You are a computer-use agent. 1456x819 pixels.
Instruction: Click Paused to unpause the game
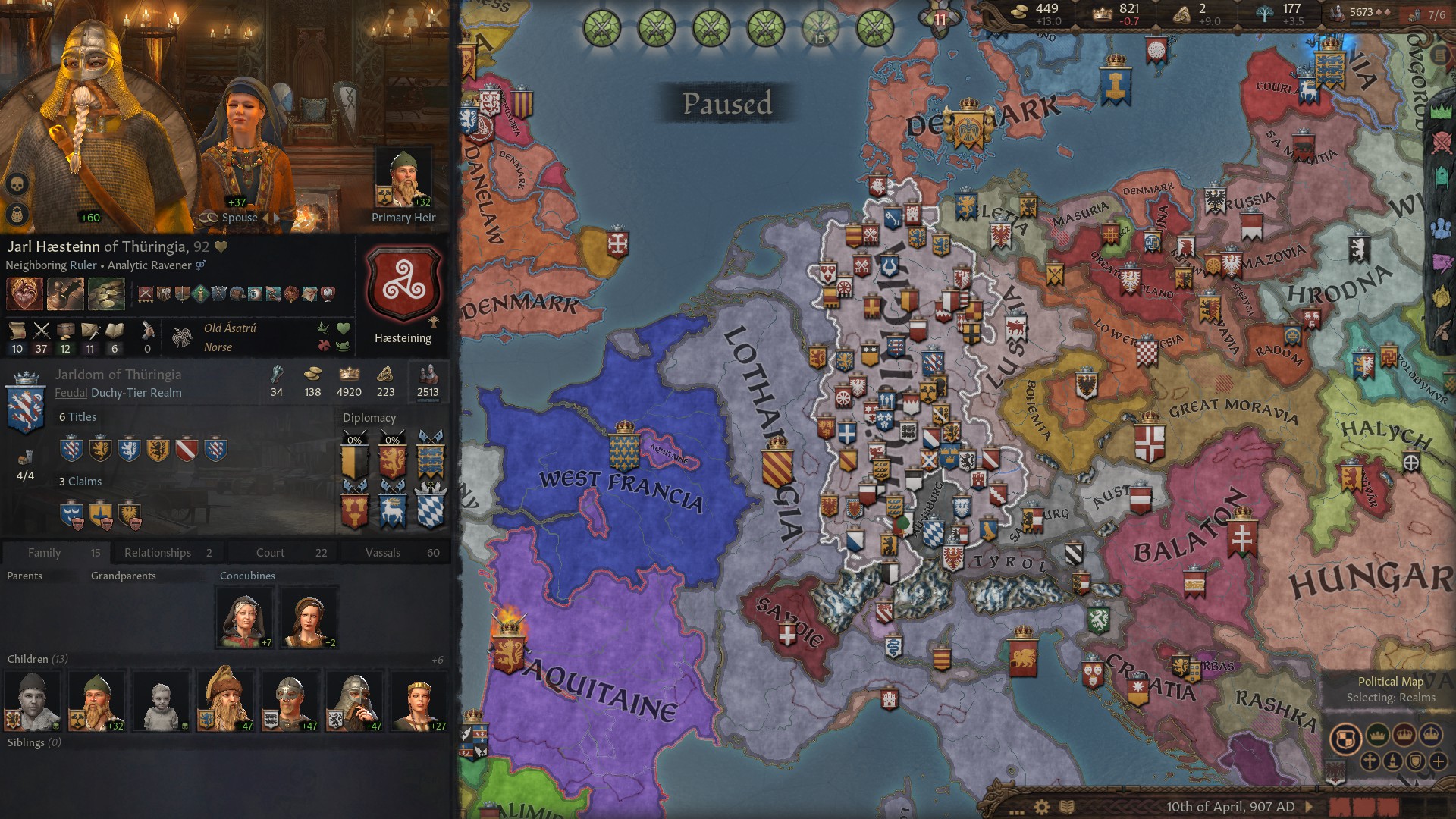click(728, 105)
